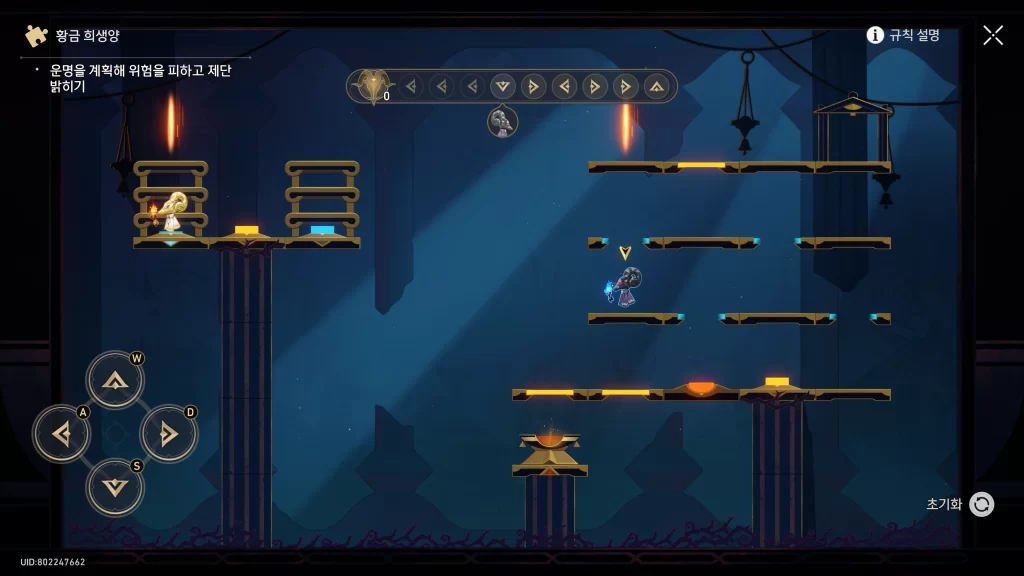Click the down arrow S move button
The width and height of the screenshot is (1024, 576).
click(115, 487)
